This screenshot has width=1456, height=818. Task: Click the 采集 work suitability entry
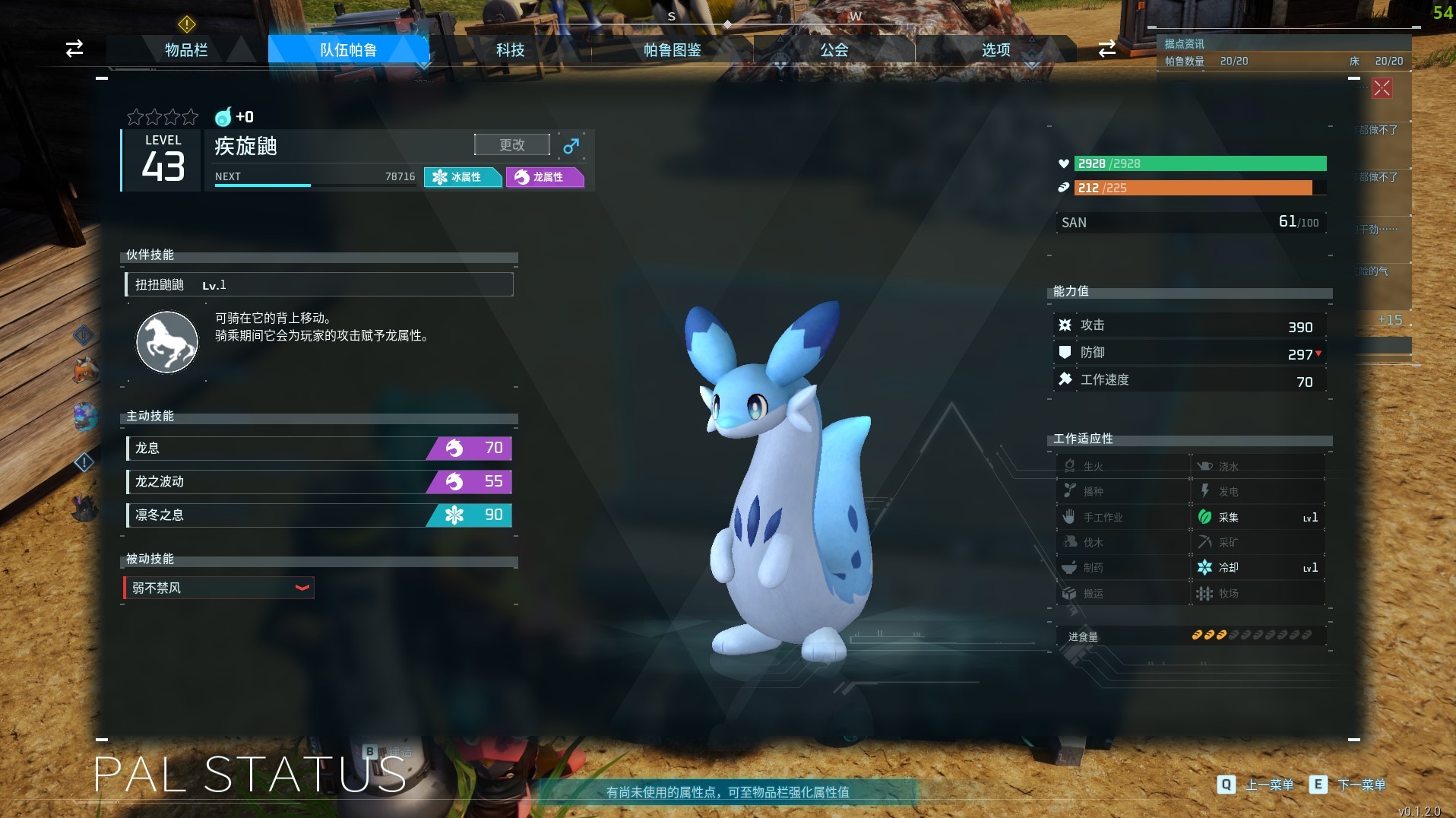click(1257, 518)
